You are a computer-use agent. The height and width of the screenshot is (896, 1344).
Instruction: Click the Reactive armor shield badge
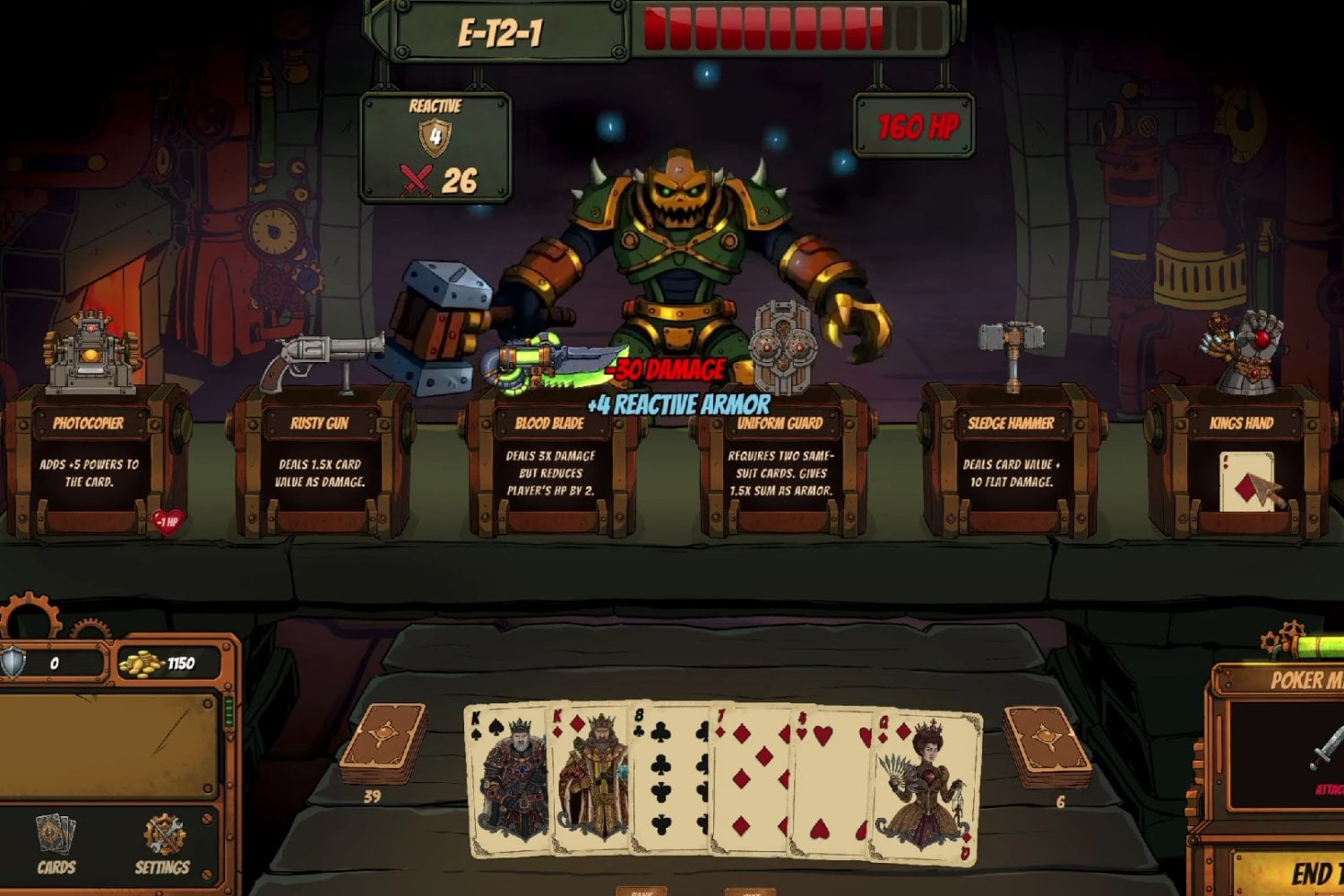click(x=435, y=139)
